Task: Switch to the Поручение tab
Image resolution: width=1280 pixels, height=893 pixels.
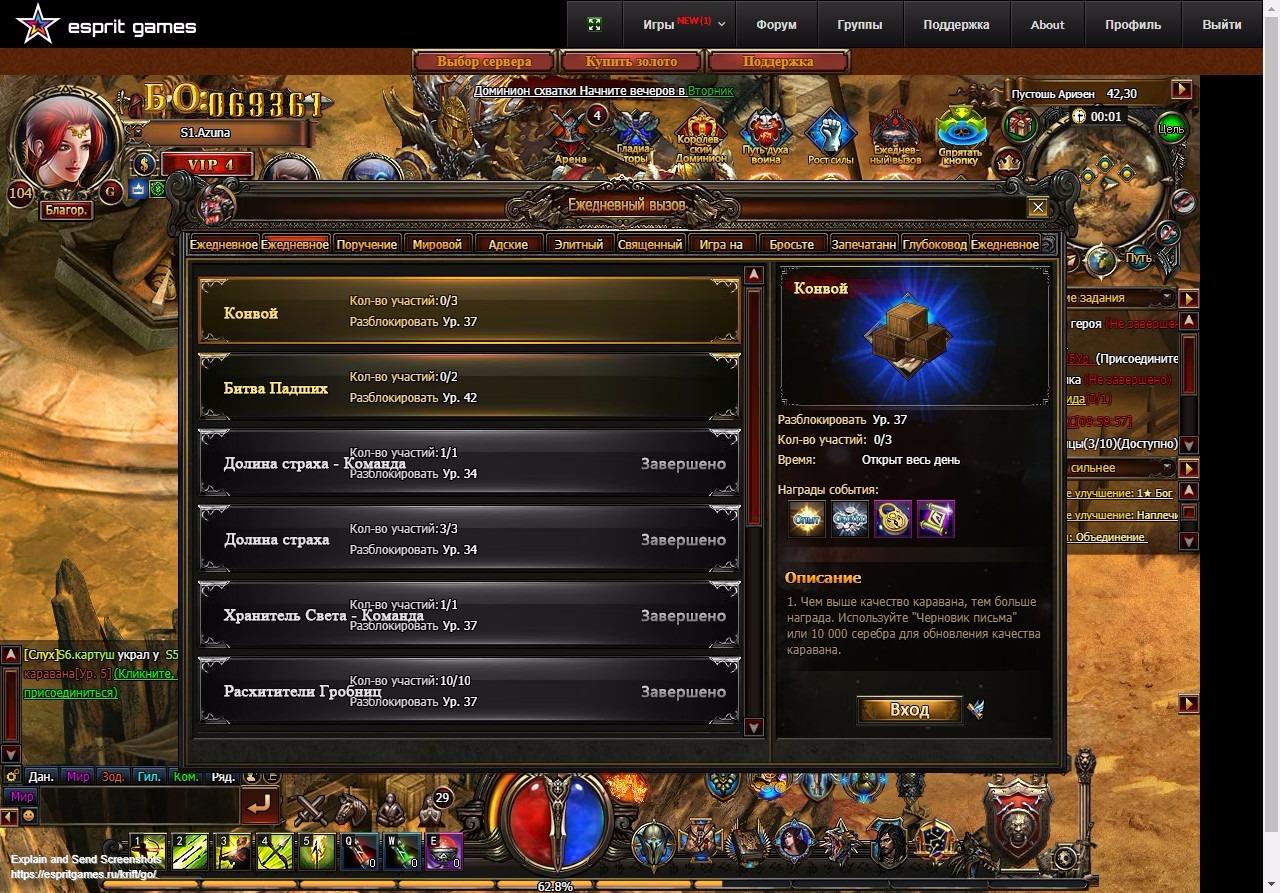Action: pos(366,244)
